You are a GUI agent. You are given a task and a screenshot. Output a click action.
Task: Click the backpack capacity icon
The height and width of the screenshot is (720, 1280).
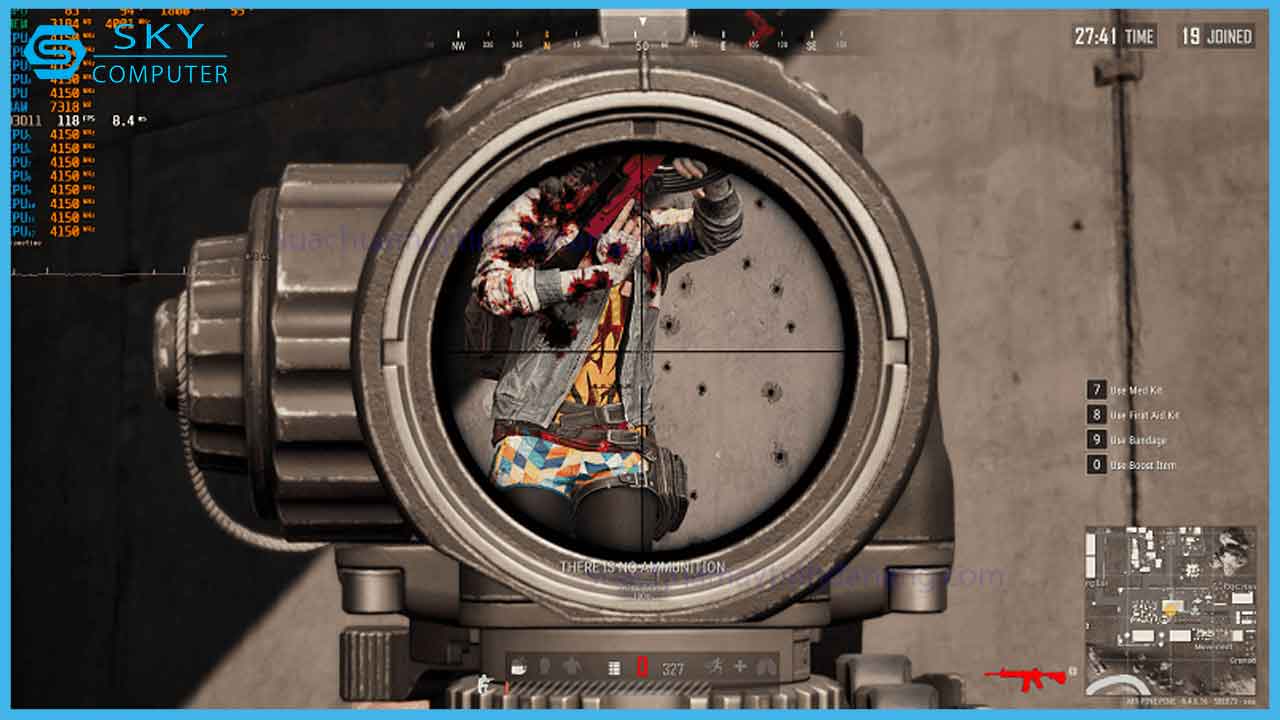click(518, 667)
